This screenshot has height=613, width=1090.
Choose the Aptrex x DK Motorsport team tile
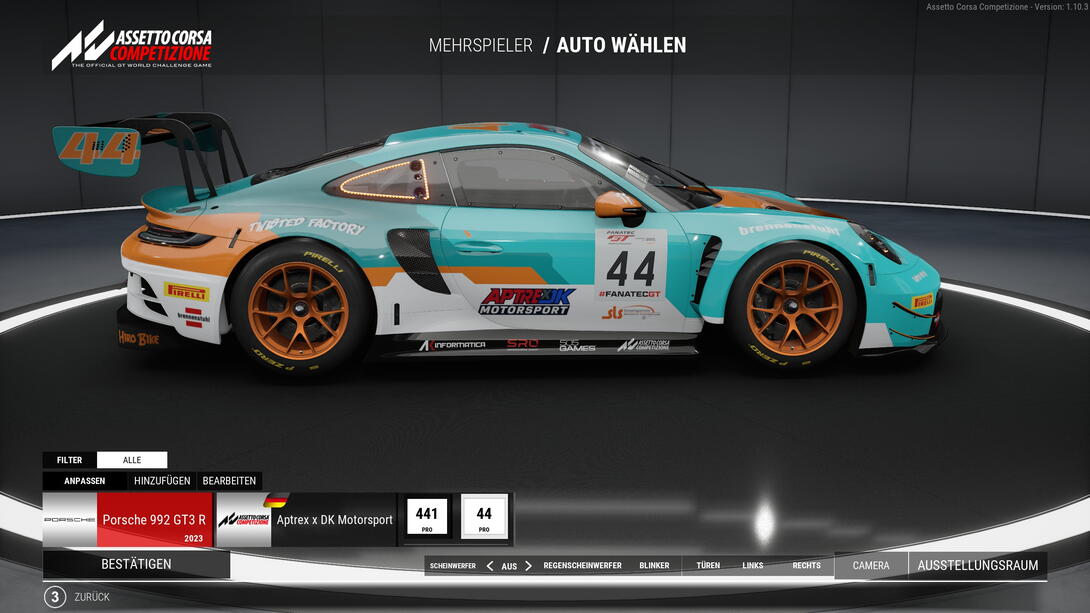coord(306,520)
